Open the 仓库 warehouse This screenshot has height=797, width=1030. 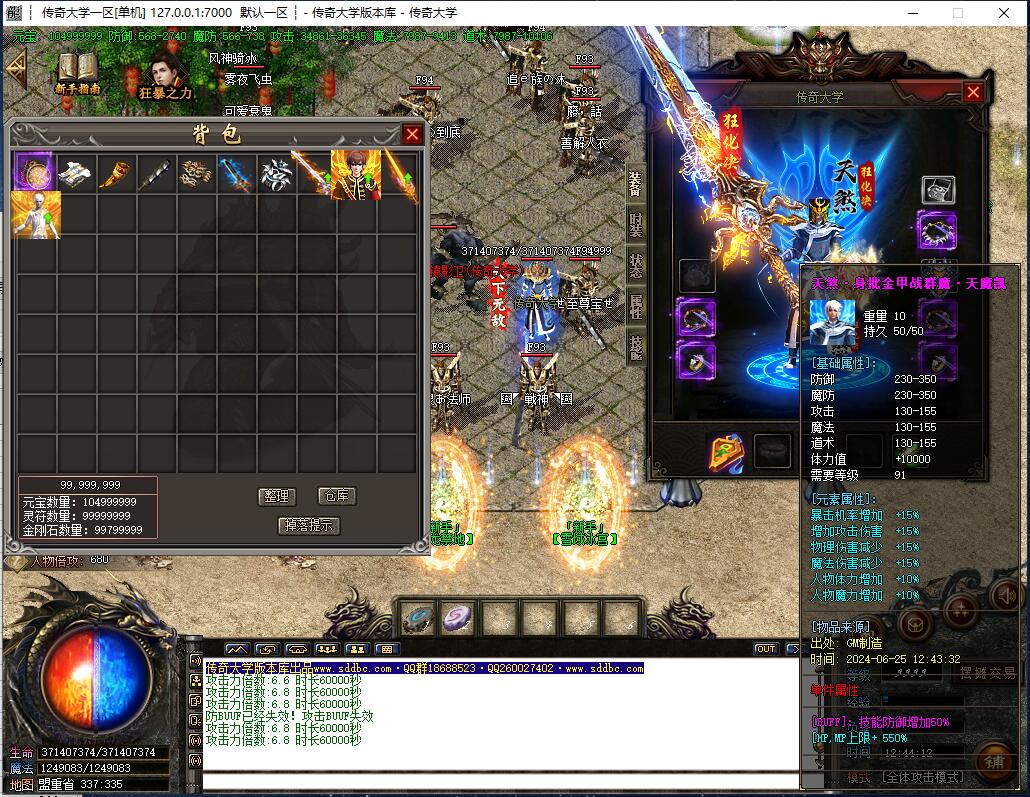335,496
